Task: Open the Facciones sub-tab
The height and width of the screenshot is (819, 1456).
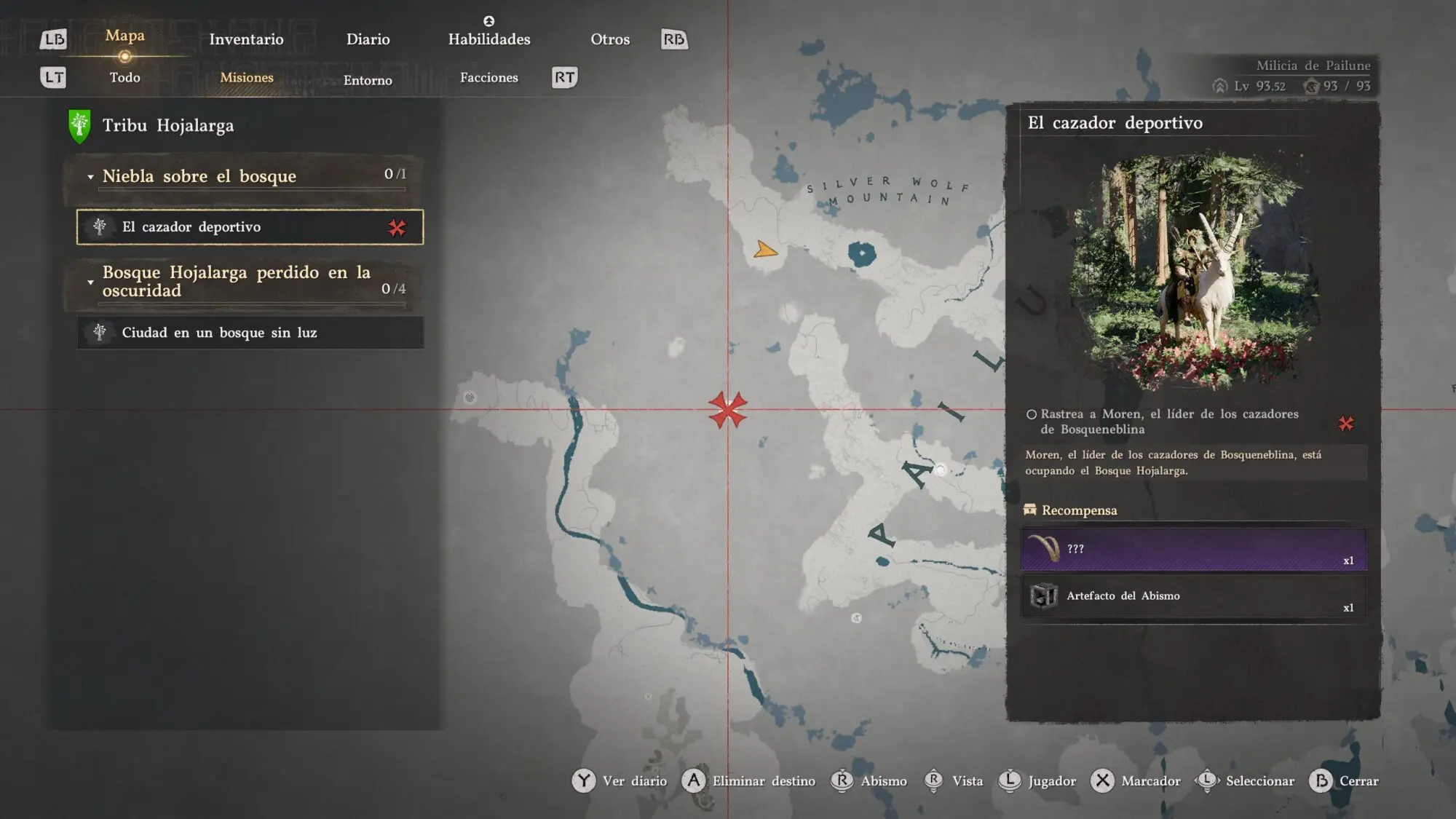Action: pos(488,77)
